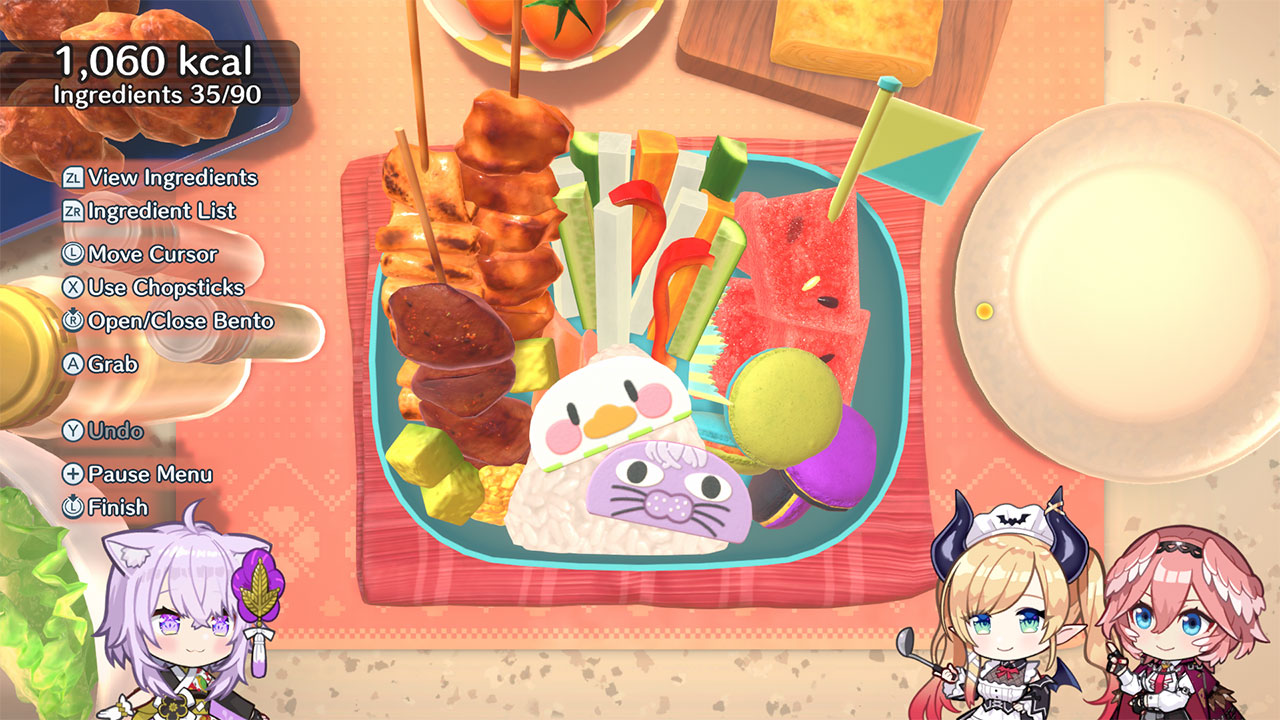Screen dimensions: 1280x720
Task: Open the Ingredient List entry
Action: pyautogui.click(x=160, y=211)
